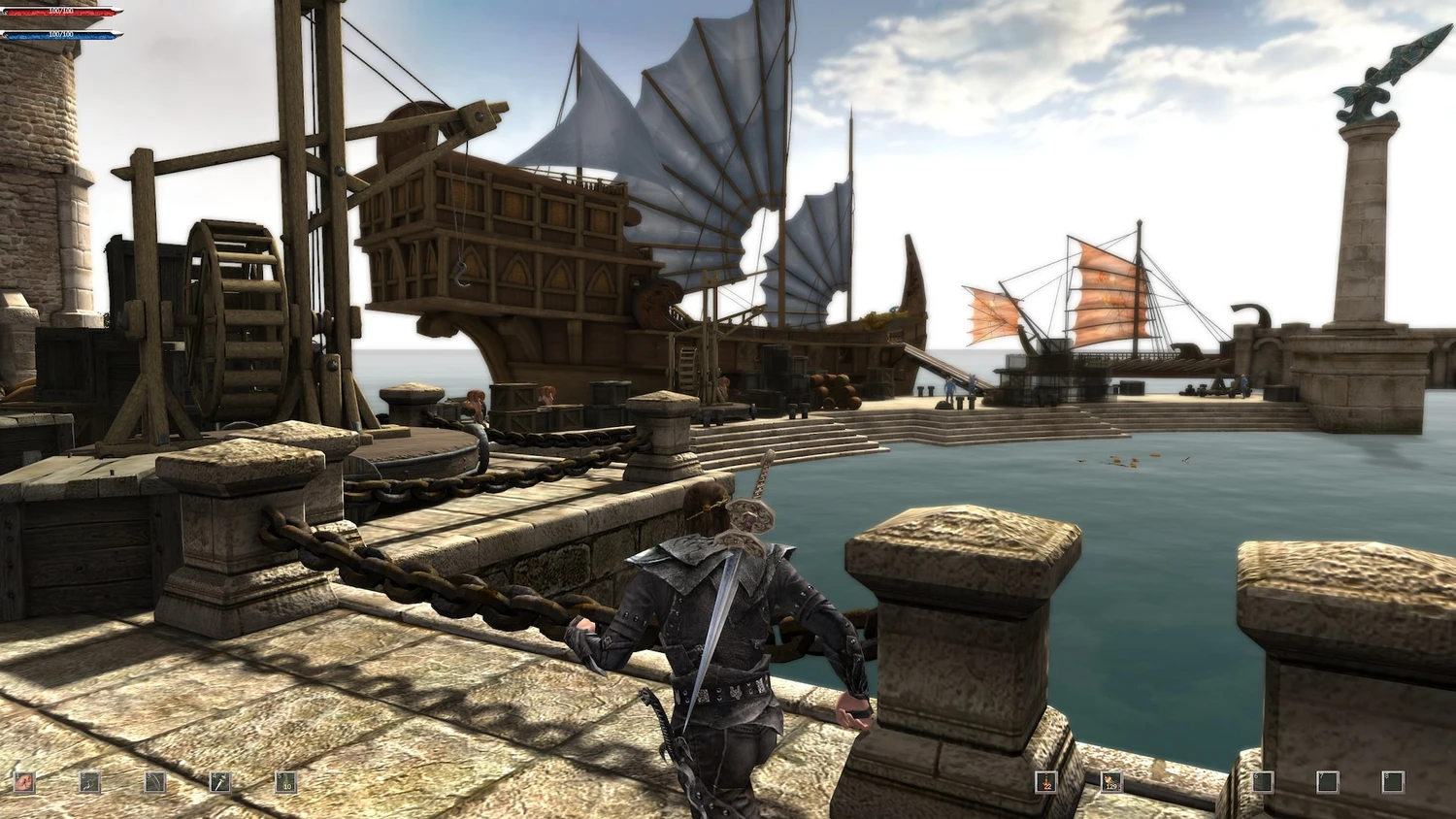Select the dagger in hotbar slot 4
1456x819 pixels.
click(220, 782)
